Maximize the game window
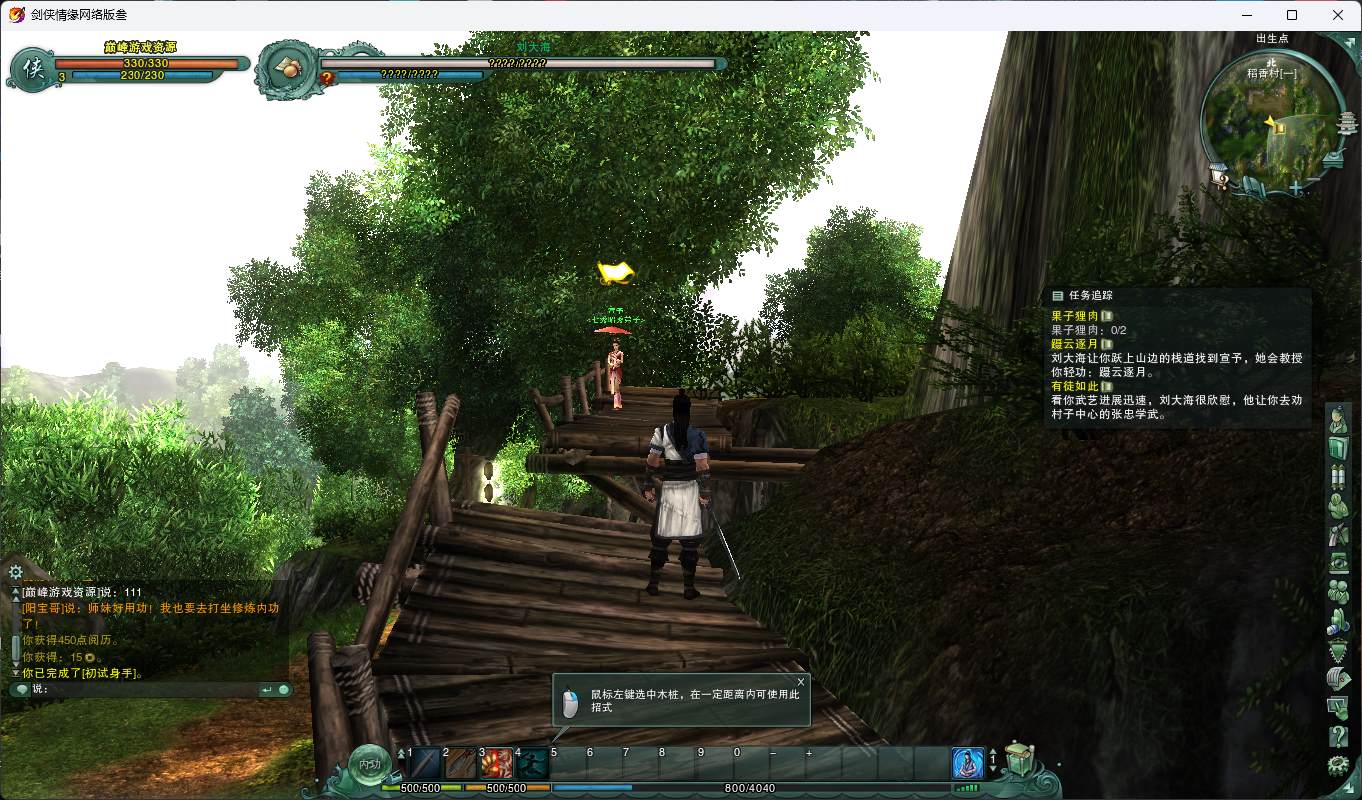This screenshot has width=1362, height=800. coord(1292,15)
